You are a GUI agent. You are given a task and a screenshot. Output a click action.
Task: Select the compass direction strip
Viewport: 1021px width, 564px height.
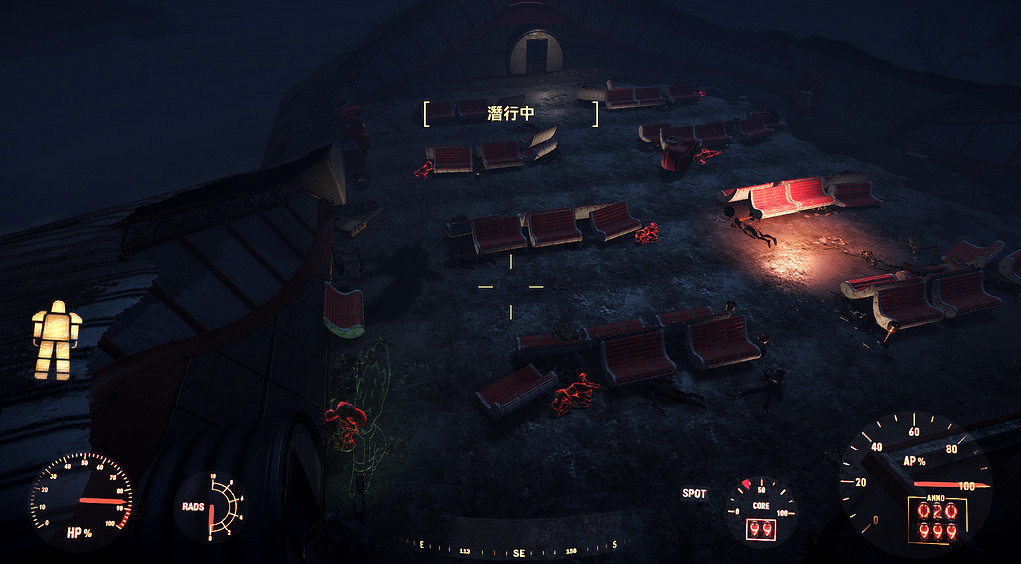(518, 549)
